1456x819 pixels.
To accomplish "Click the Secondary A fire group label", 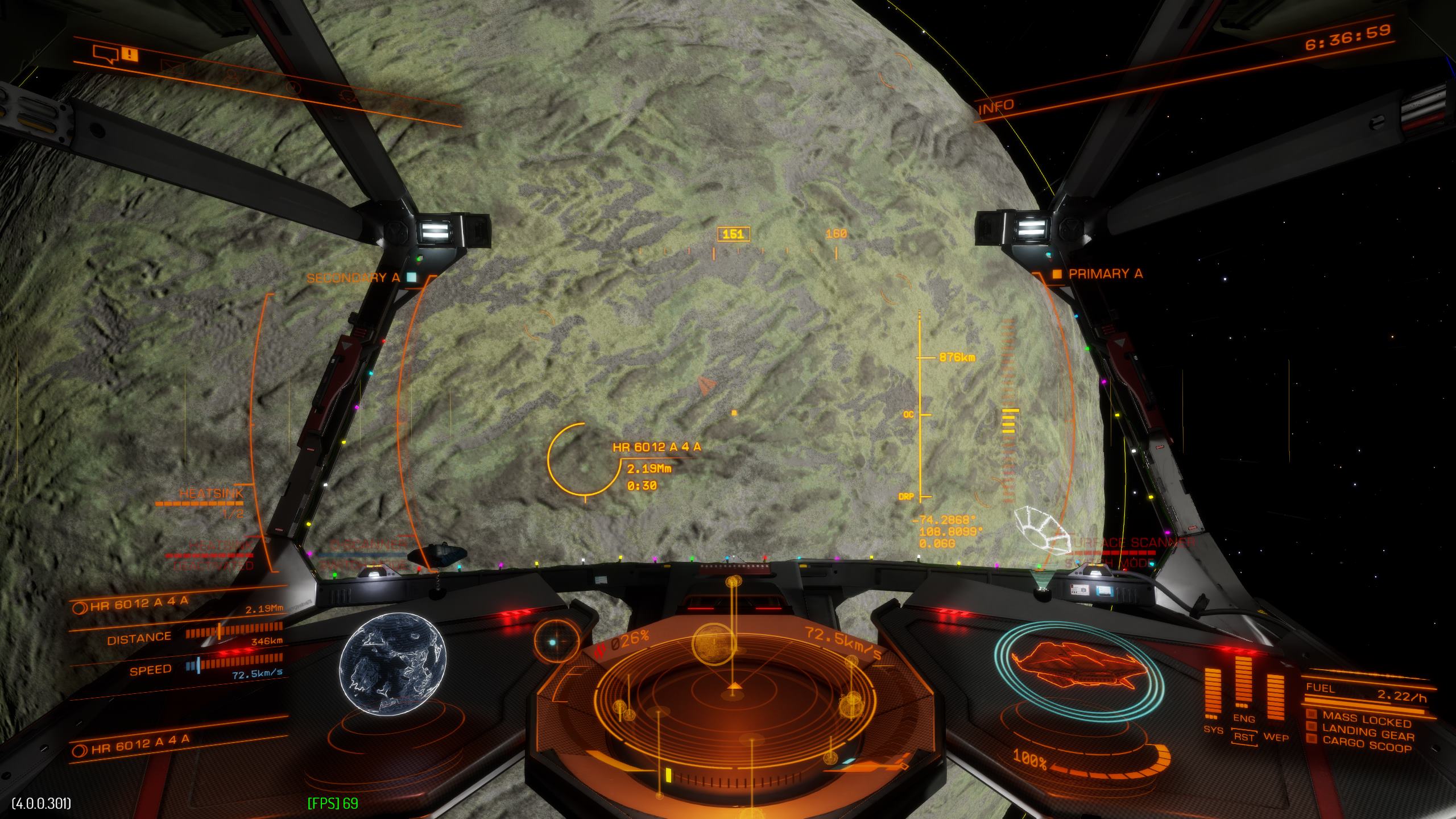I will 354,278.
